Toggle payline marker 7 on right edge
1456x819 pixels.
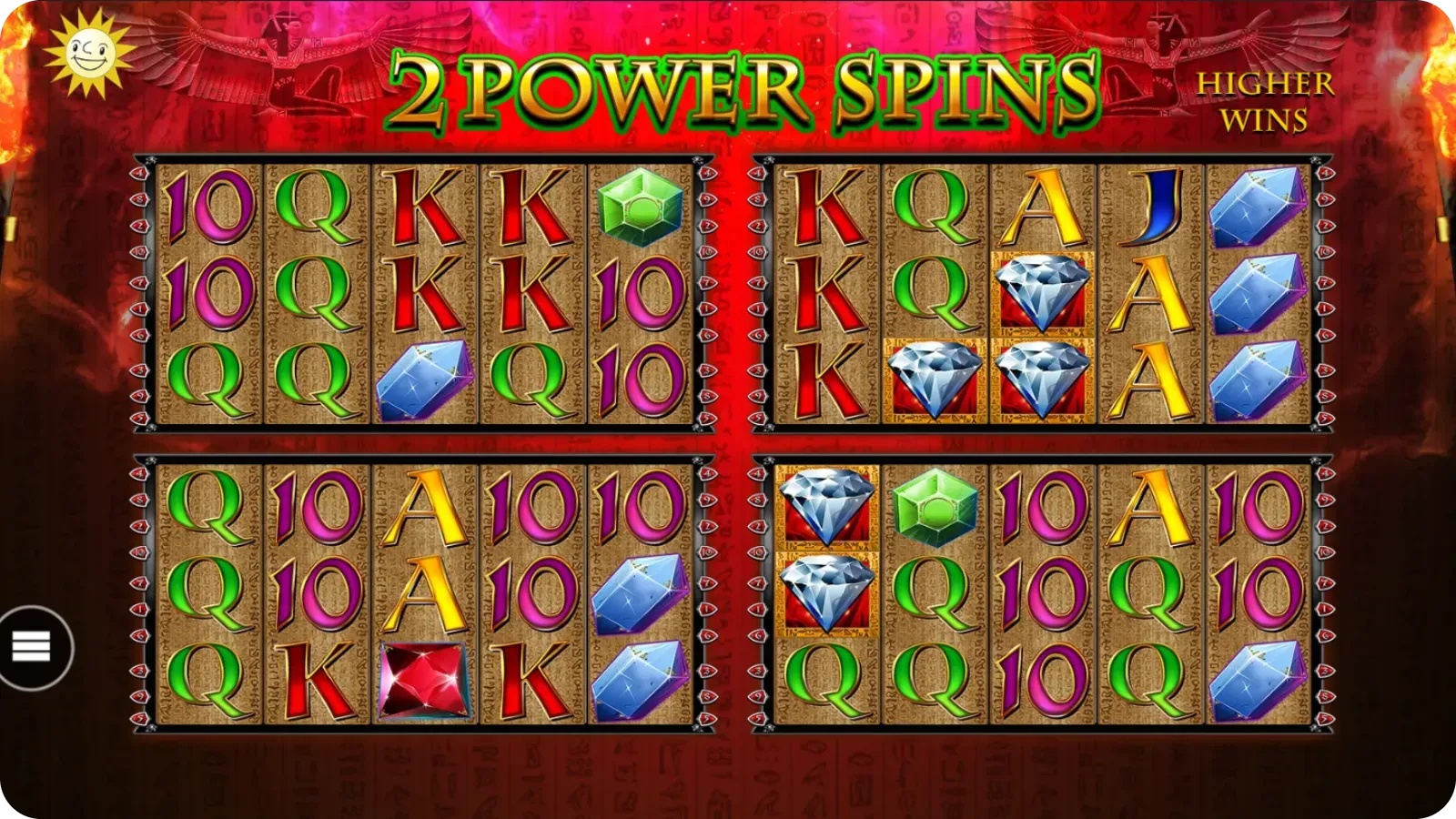[x=1325, y=284]
